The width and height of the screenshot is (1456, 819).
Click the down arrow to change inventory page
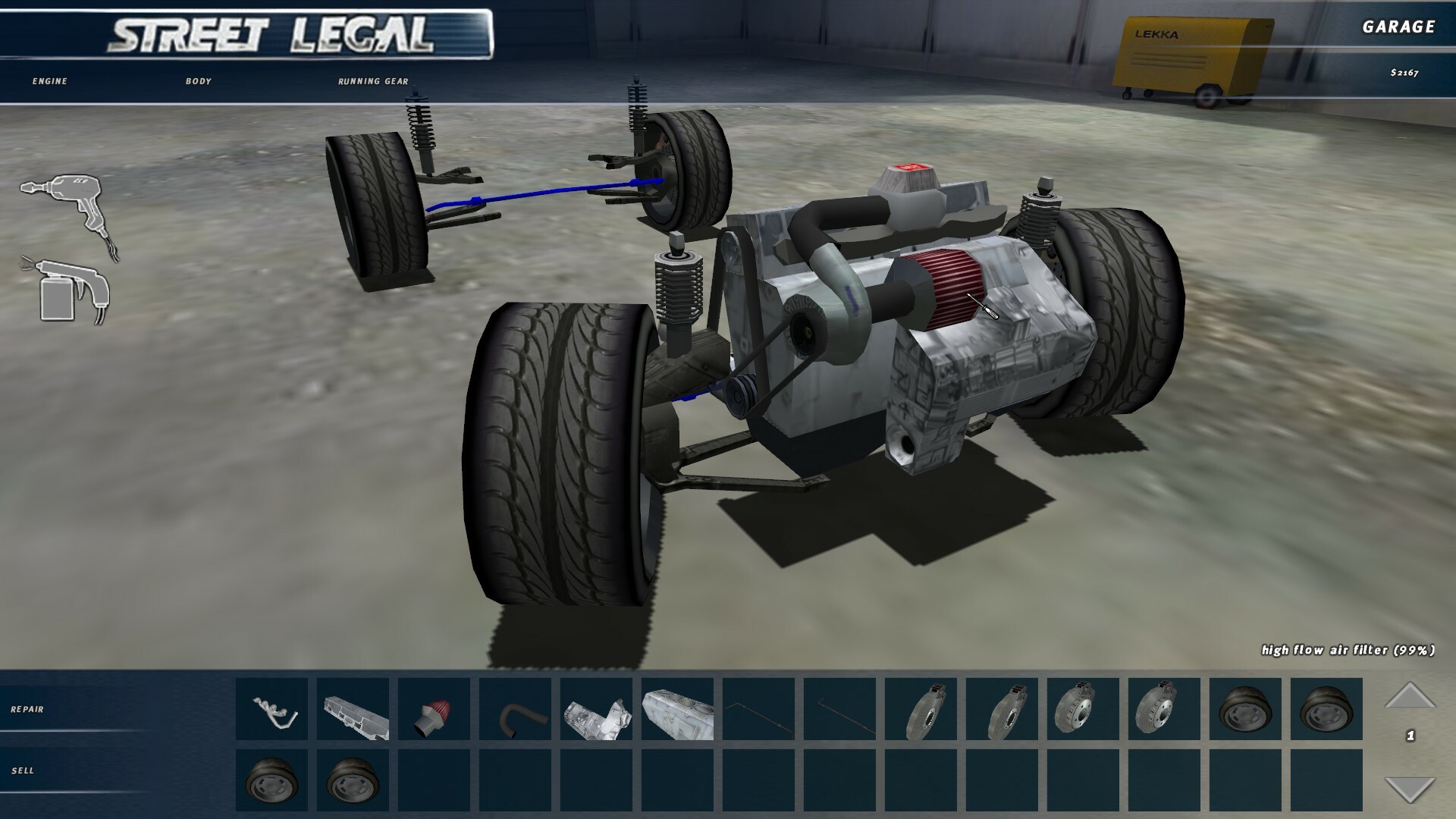coord(1410,789)
